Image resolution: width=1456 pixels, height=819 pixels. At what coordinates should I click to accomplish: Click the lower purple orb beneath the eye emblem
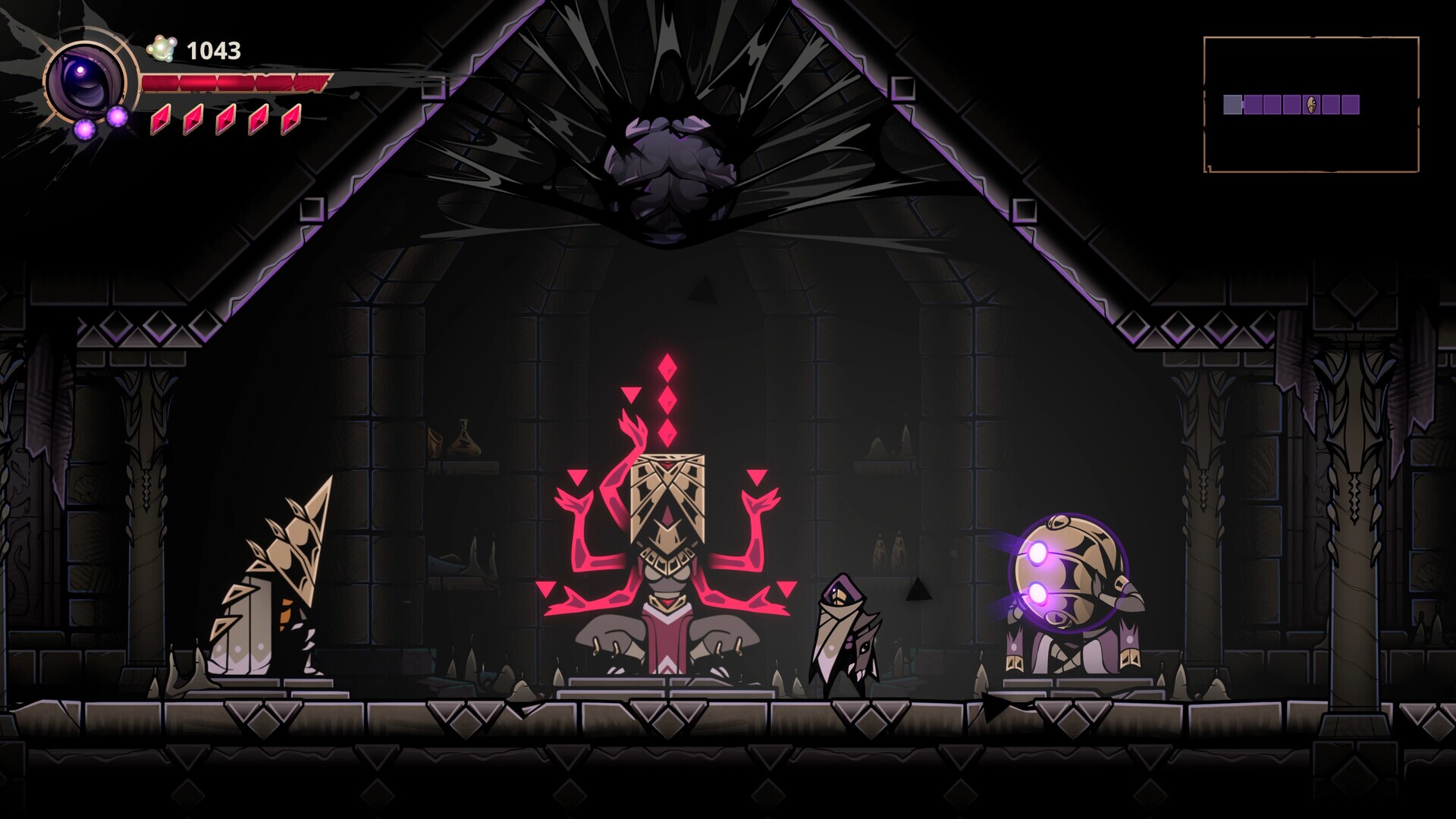coord(83,129)
